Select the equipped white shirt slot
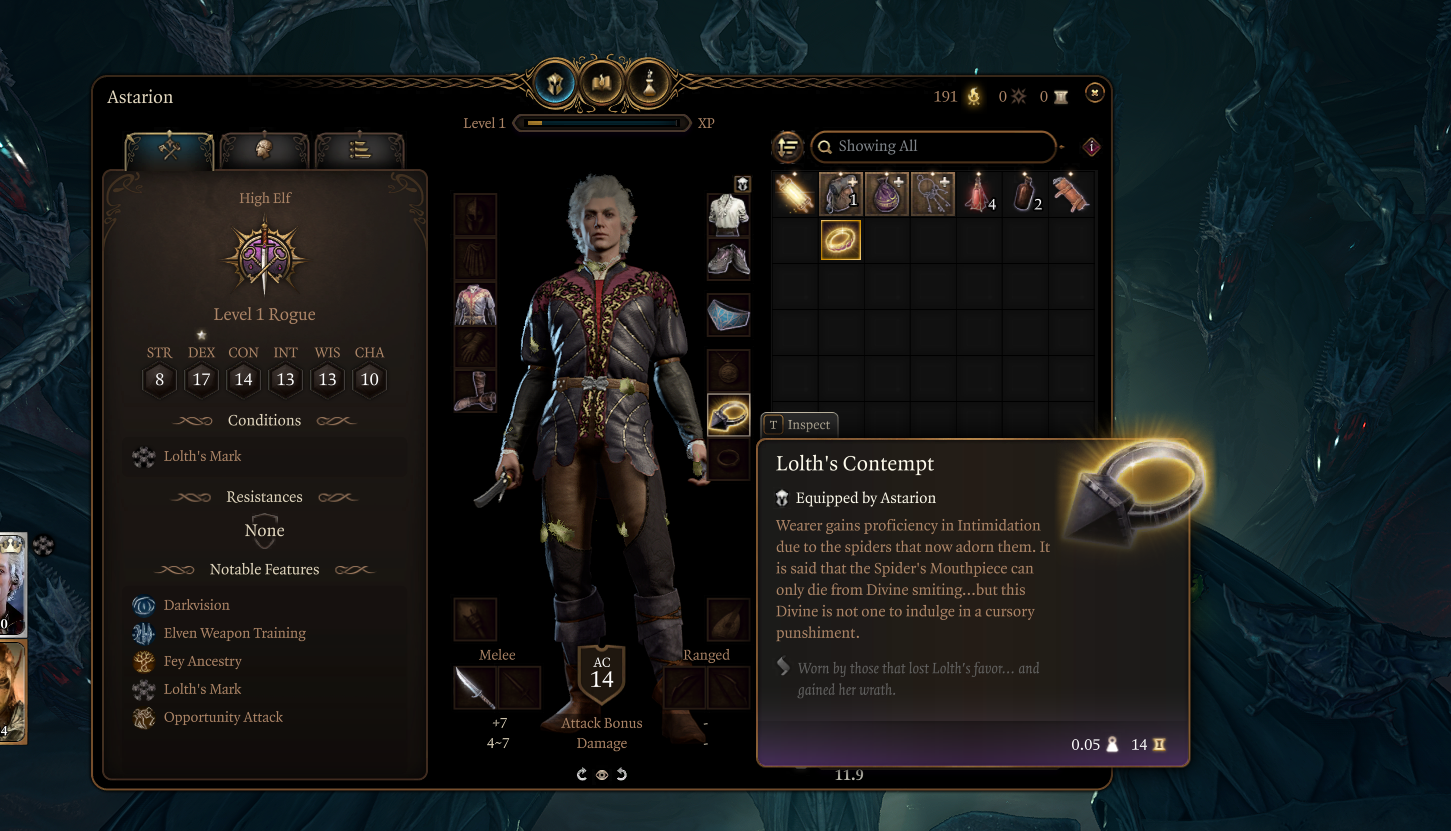 point(728,214)
